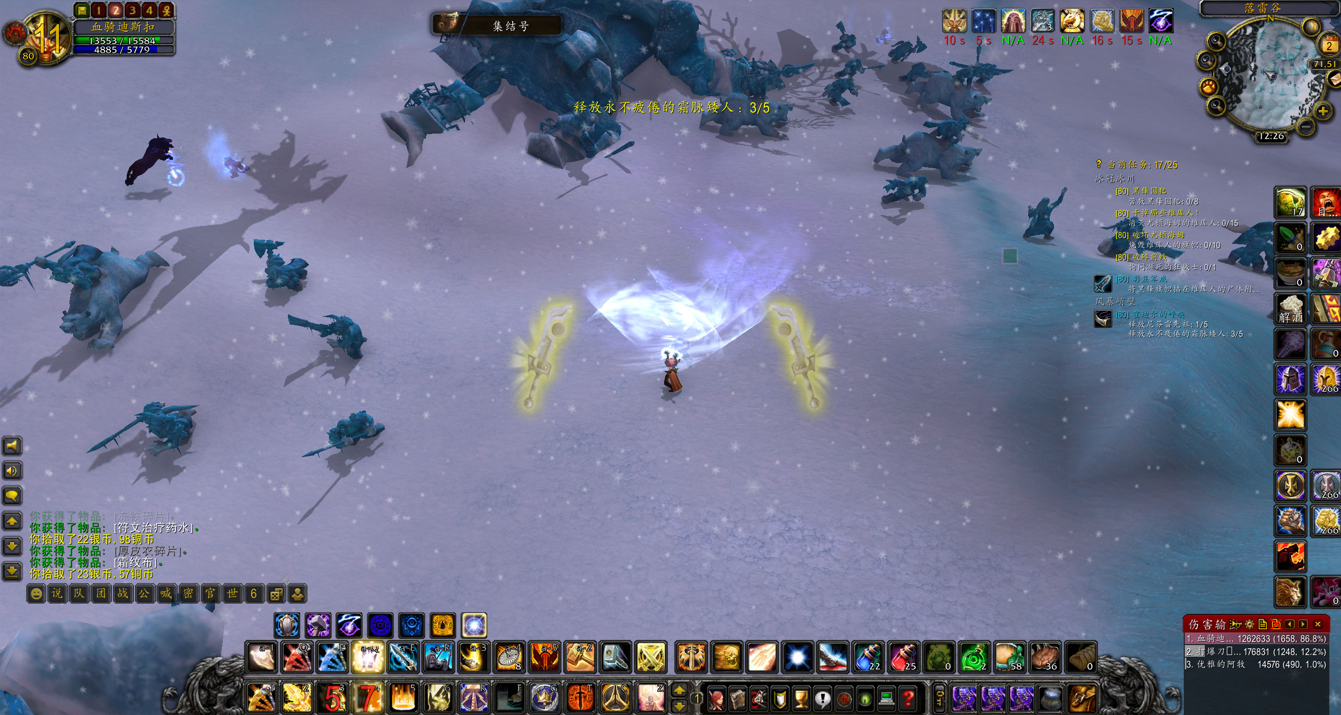Open the red question mark help button
Screen dimensions: 1341x715
[908, 698]
